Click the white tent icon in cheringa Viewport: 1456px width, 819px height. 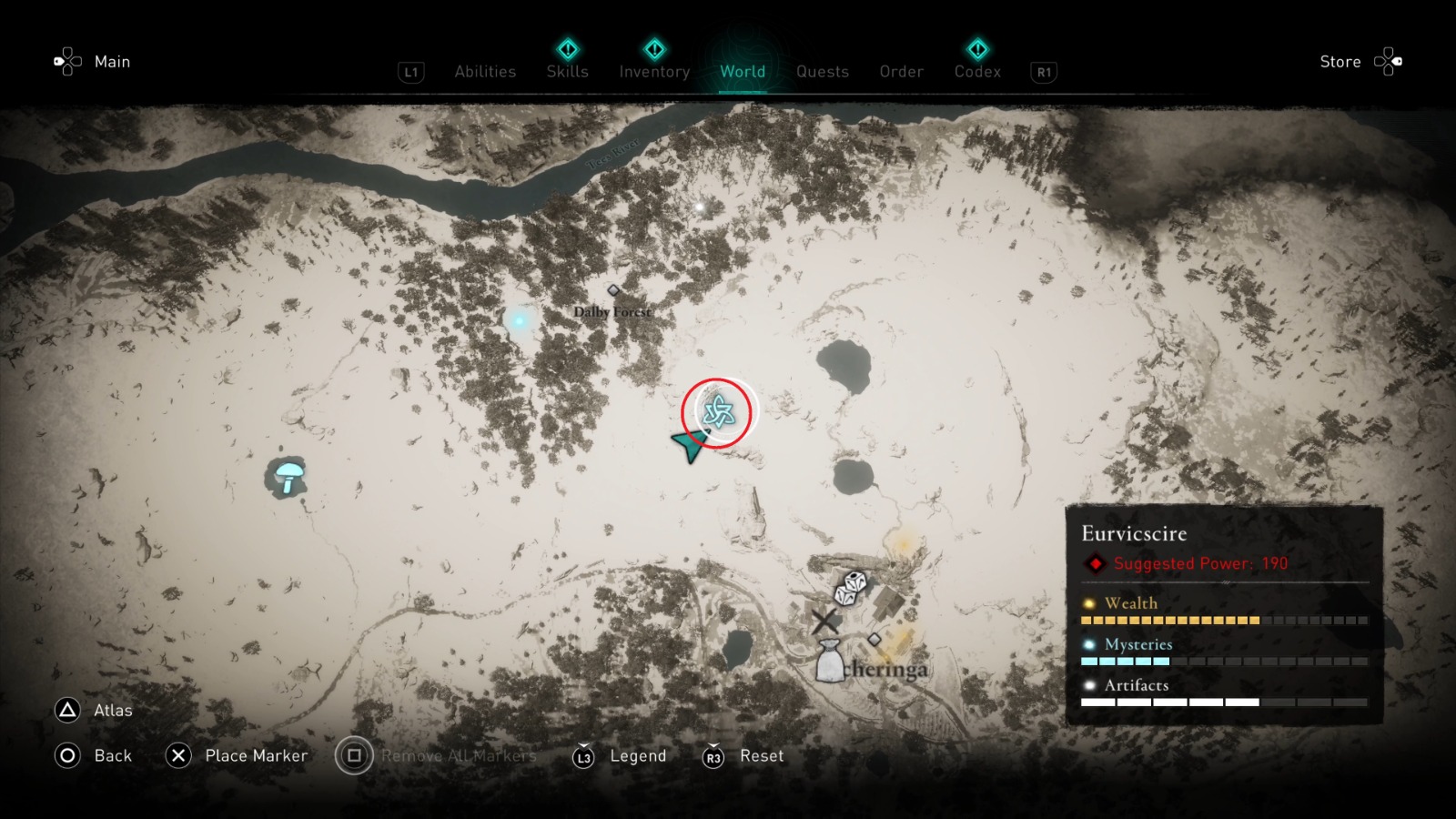829,663
